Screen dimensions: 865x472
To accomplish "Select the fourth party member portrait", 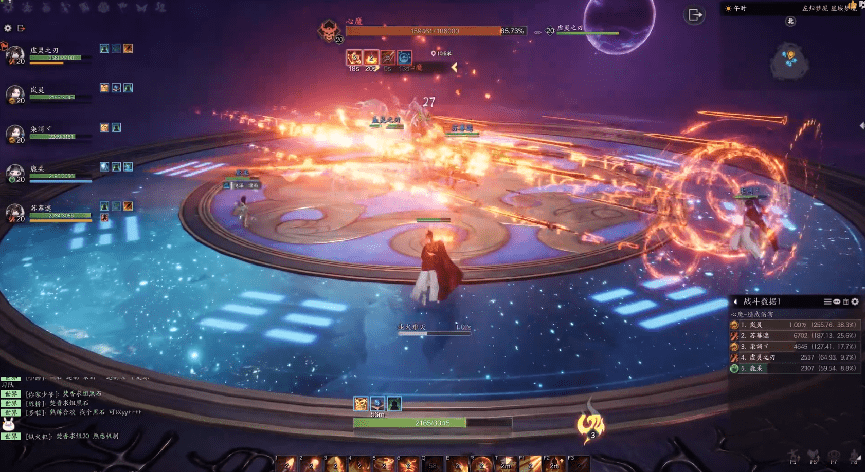I will pyautogui.click(x=15, y=172).
